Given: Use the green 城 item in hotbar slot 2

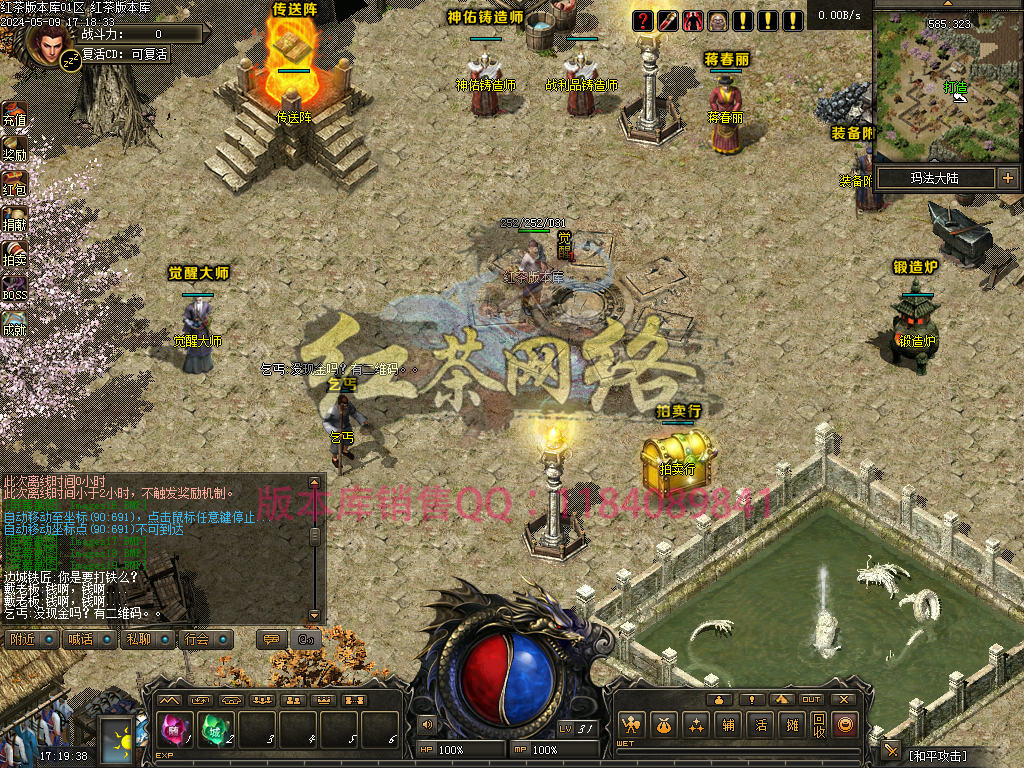Looking at the screenshot, I should click(215, 730).
